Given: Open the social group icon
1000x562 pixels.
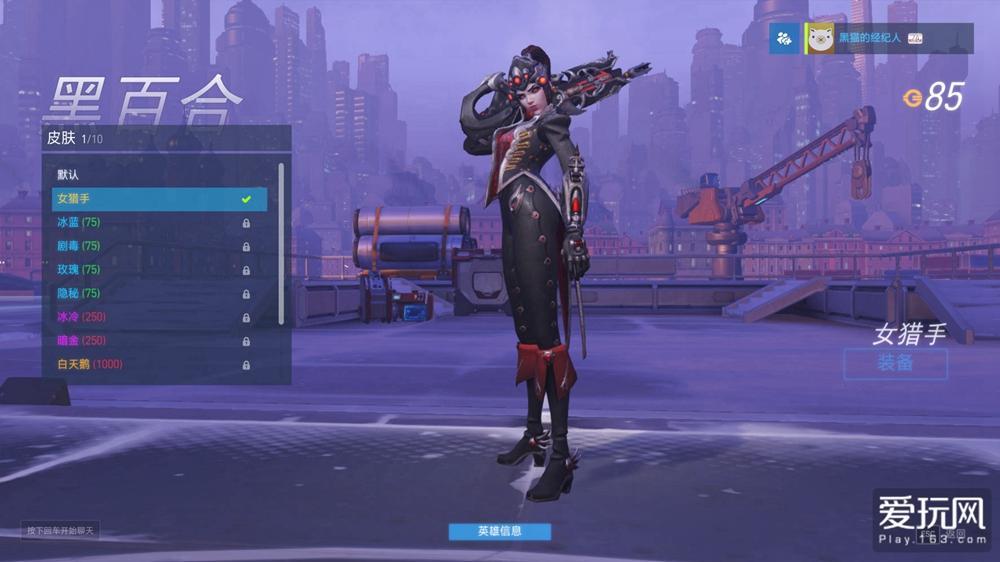Looking at the screenshot, I should click(x=785, y=38).
